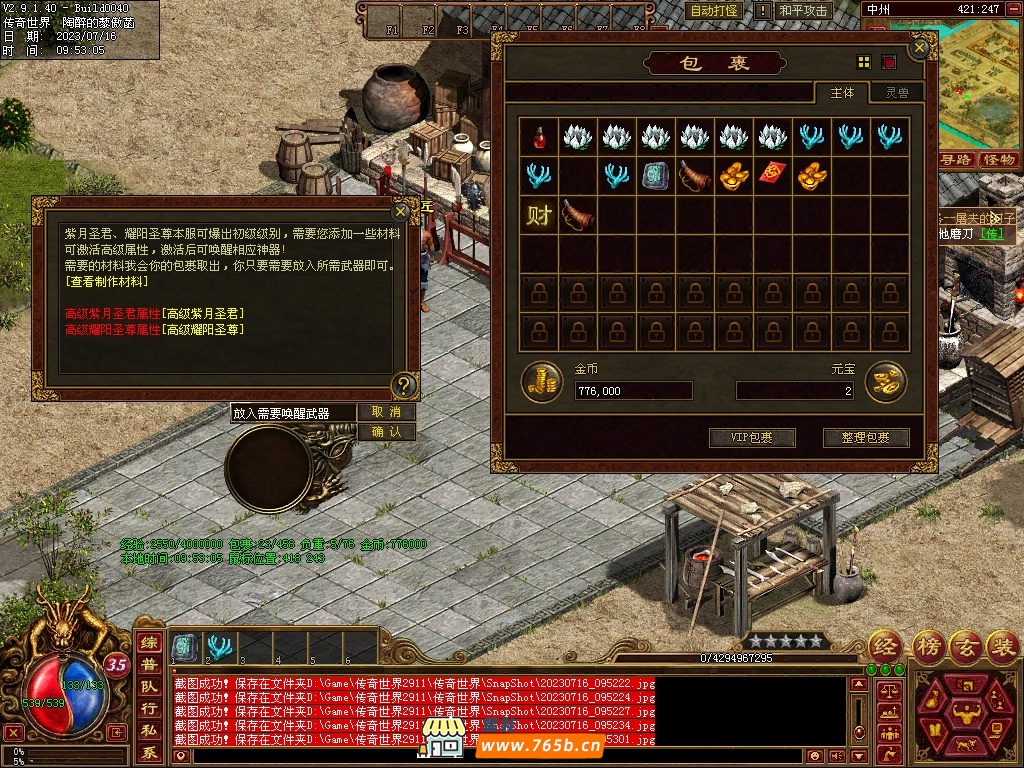Select the red potion bottle slot
This screenshot has width=1024, height=768.
[x=539, y=137]
